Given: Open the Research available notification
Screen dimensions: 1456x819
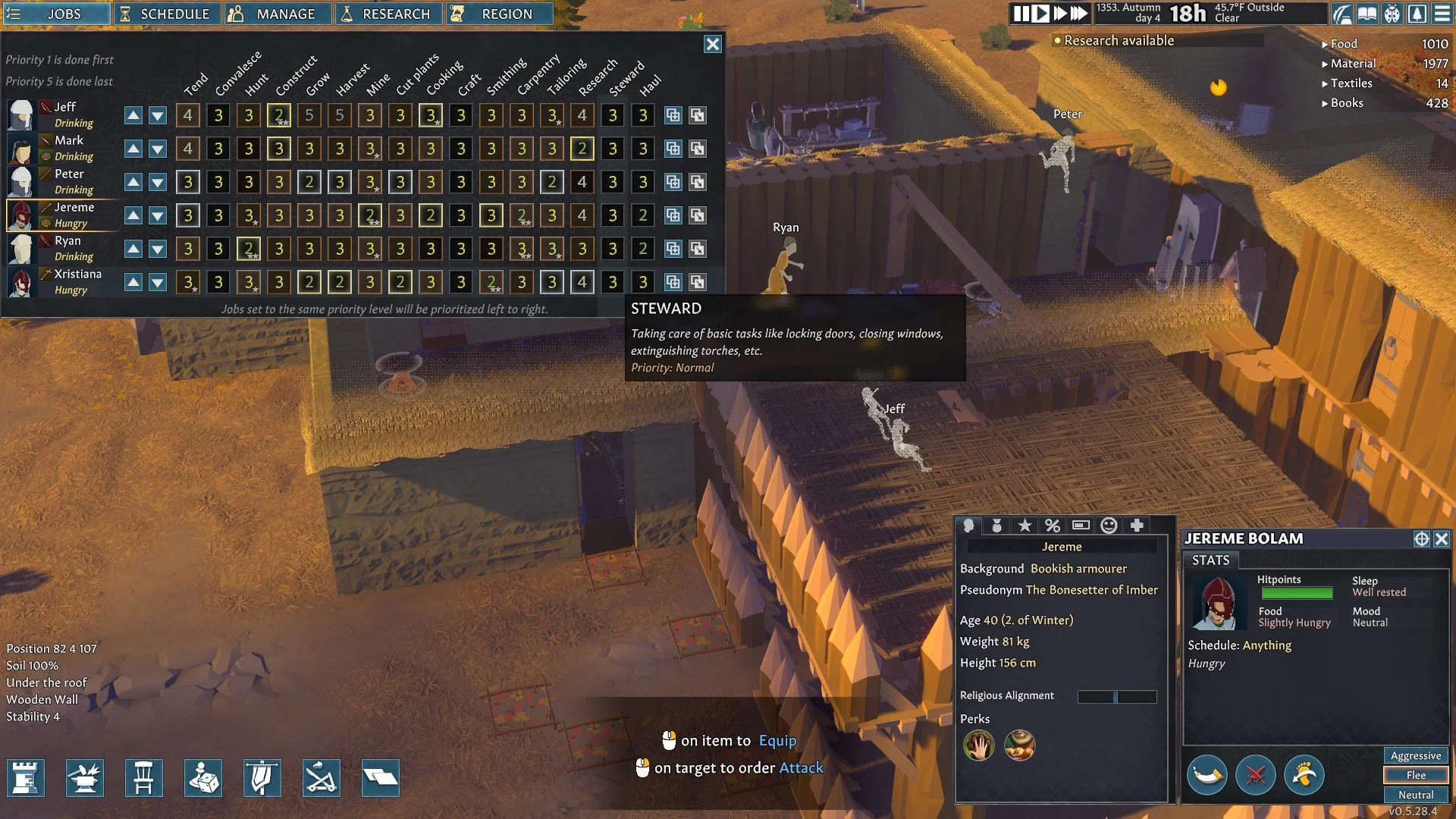Looking at the screenshot, I should (x=1118, y=41).
